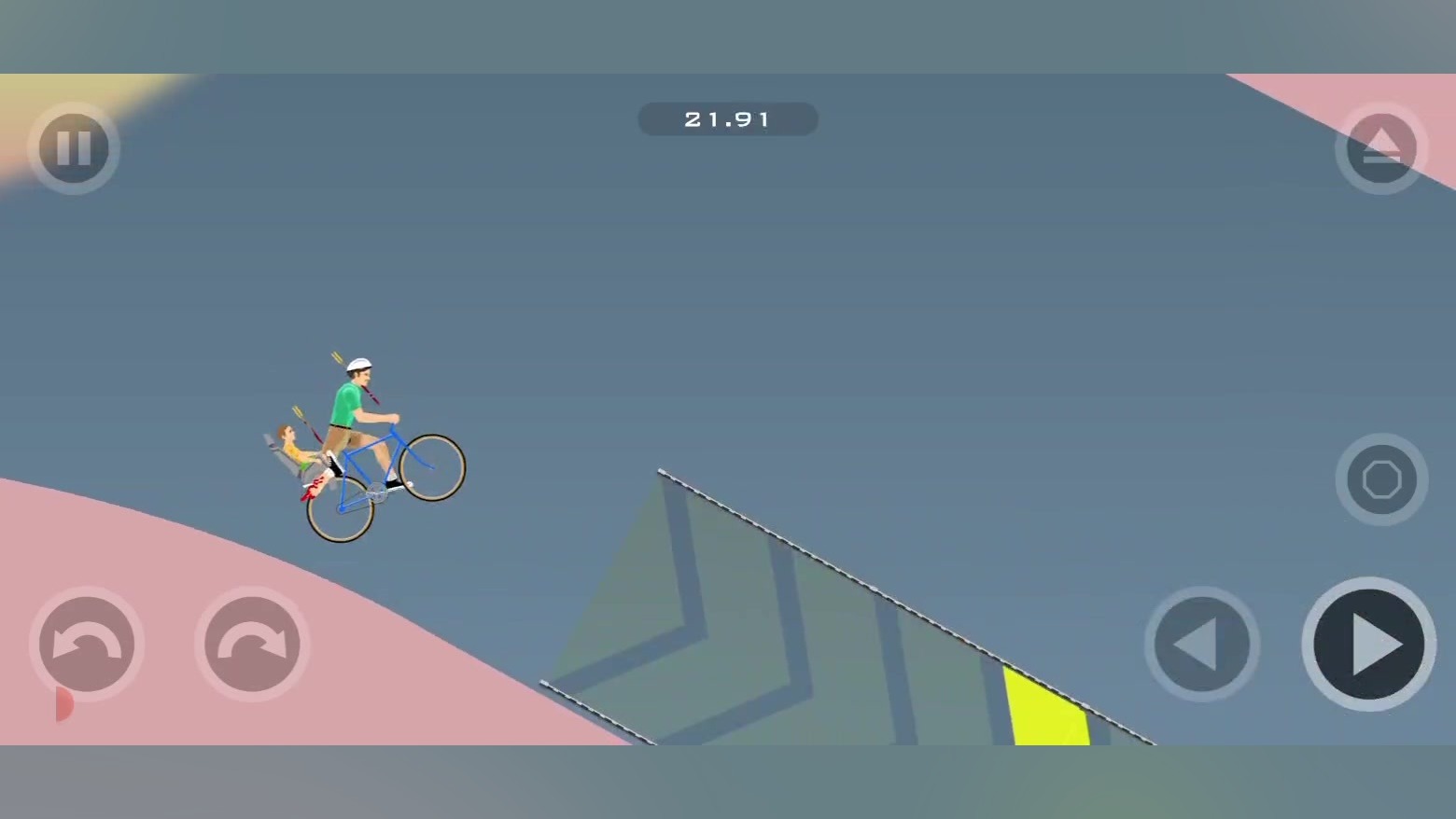Tap the octagon action button
This screenshot has height=819, width=1456.
click(x=1381, y=479)
